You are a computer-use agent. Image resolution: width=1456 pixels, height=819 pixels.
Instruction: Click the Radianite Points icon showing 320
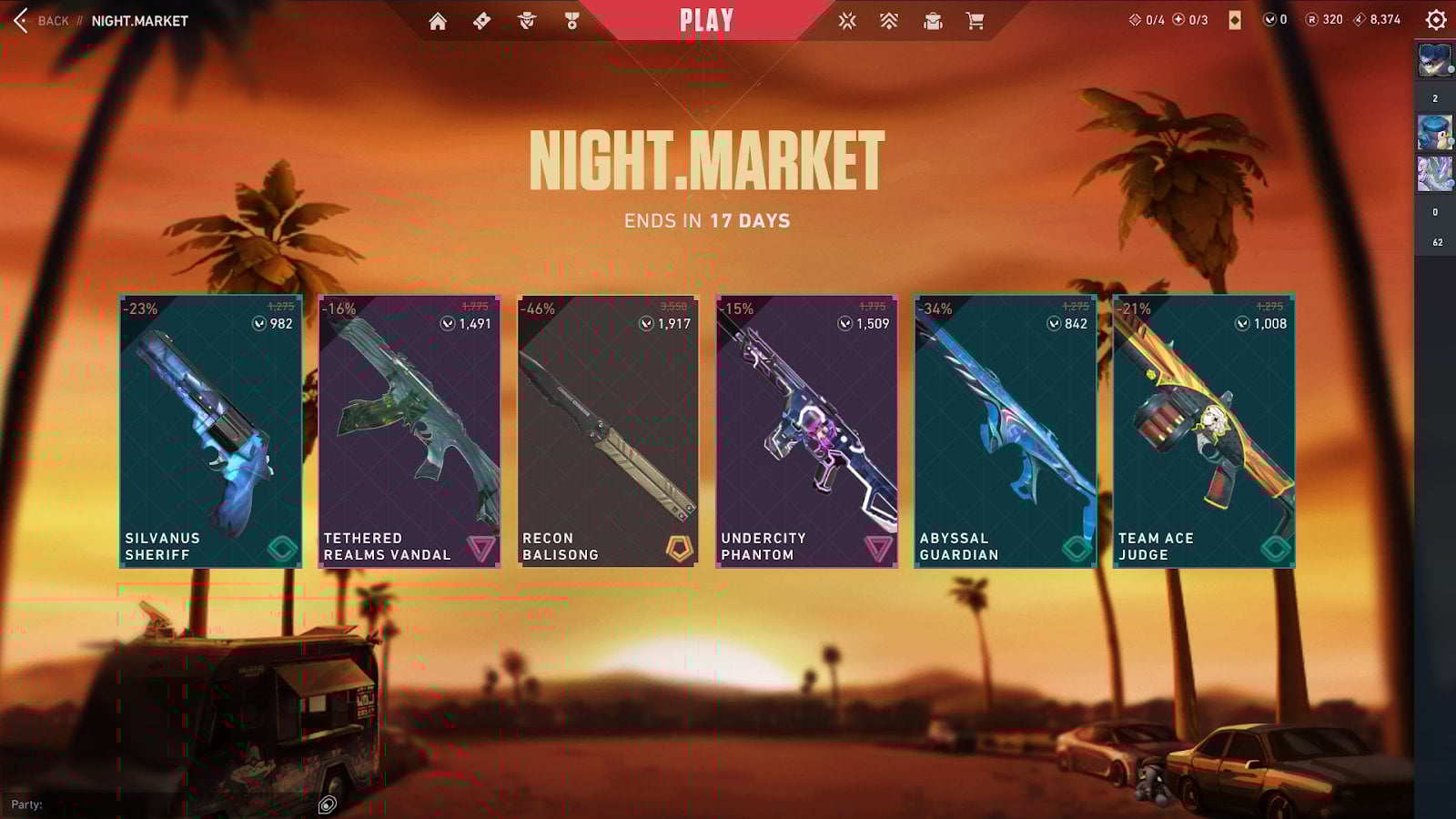pyautogui.click(x=1313, y=19)
